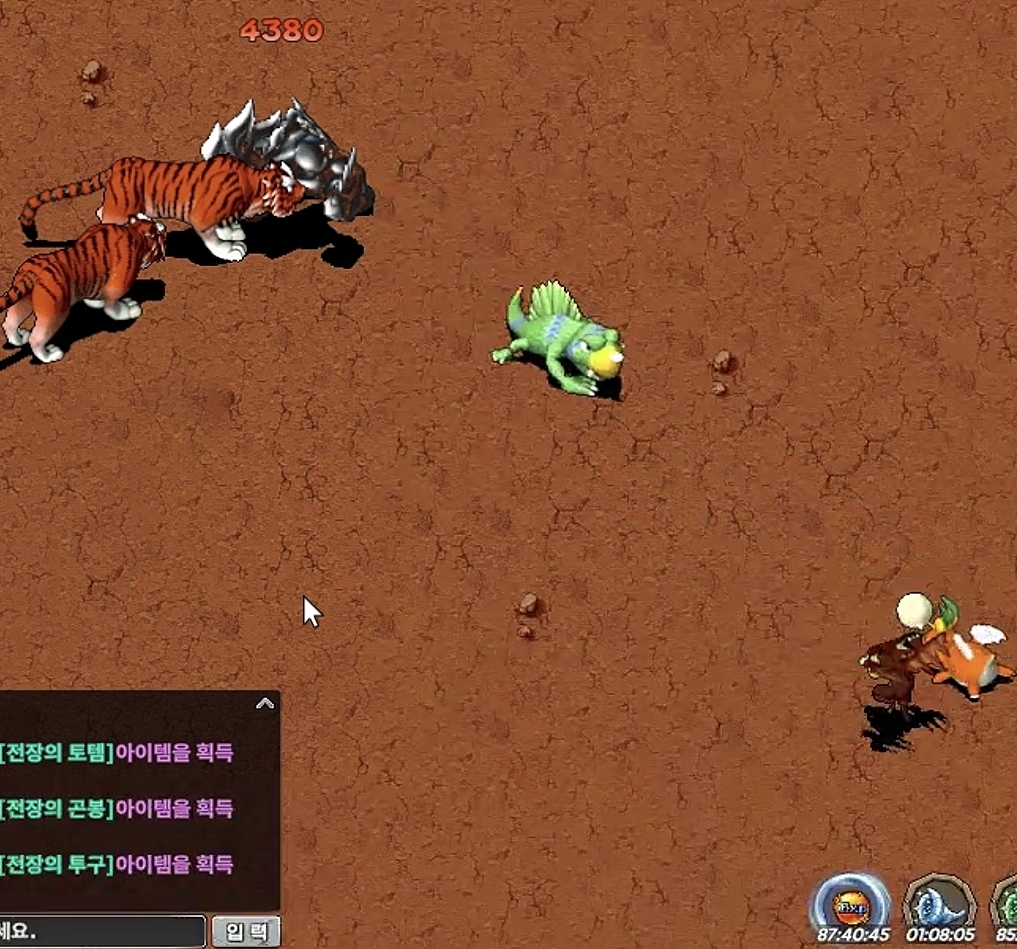Focus the chat message input field
Viewport: 1017px width, 949px height.
click(102, 932)
